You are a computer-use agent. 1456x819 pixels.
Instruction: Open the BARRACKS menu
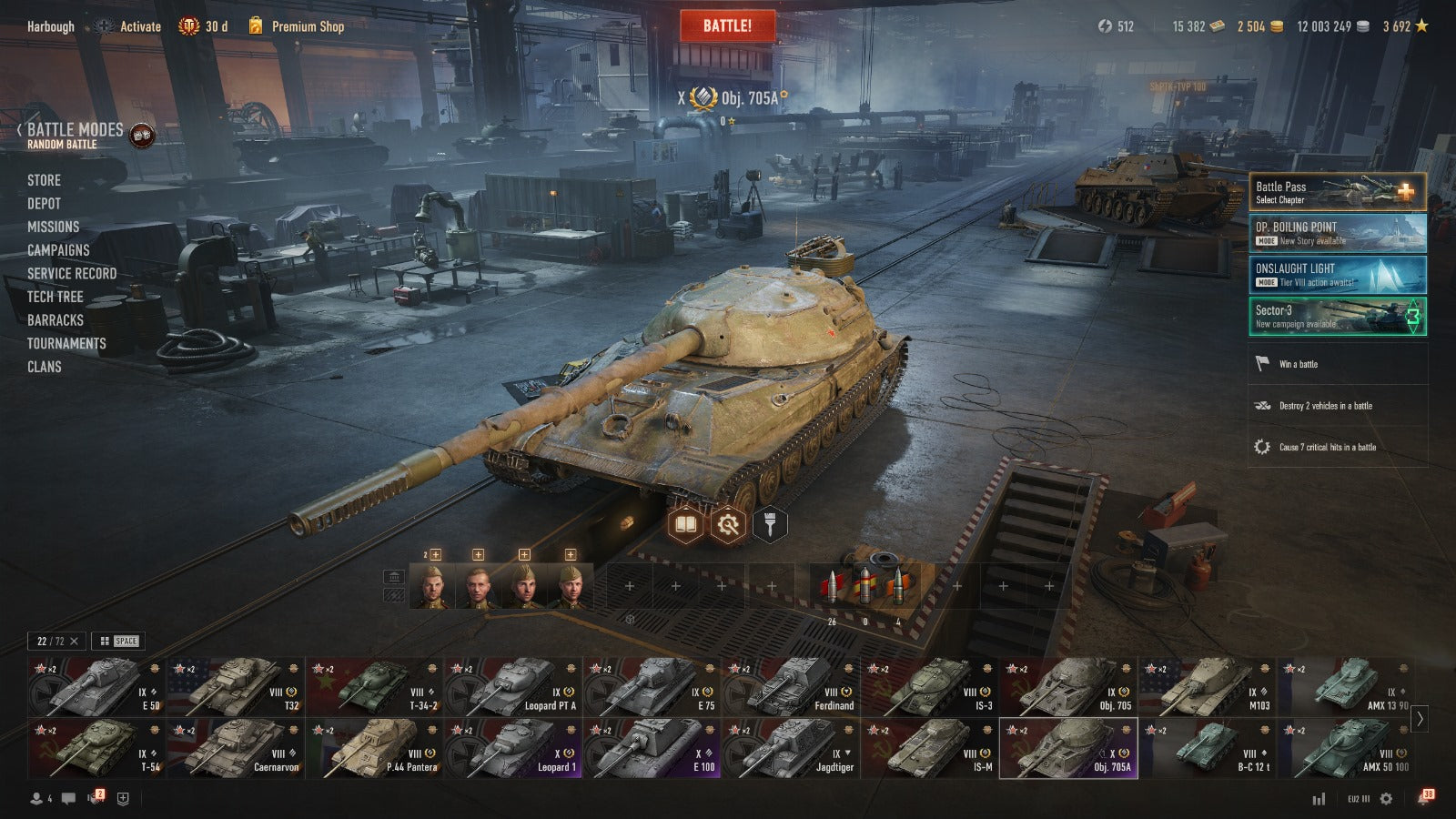pyautogui.click(x=55, y=320)
